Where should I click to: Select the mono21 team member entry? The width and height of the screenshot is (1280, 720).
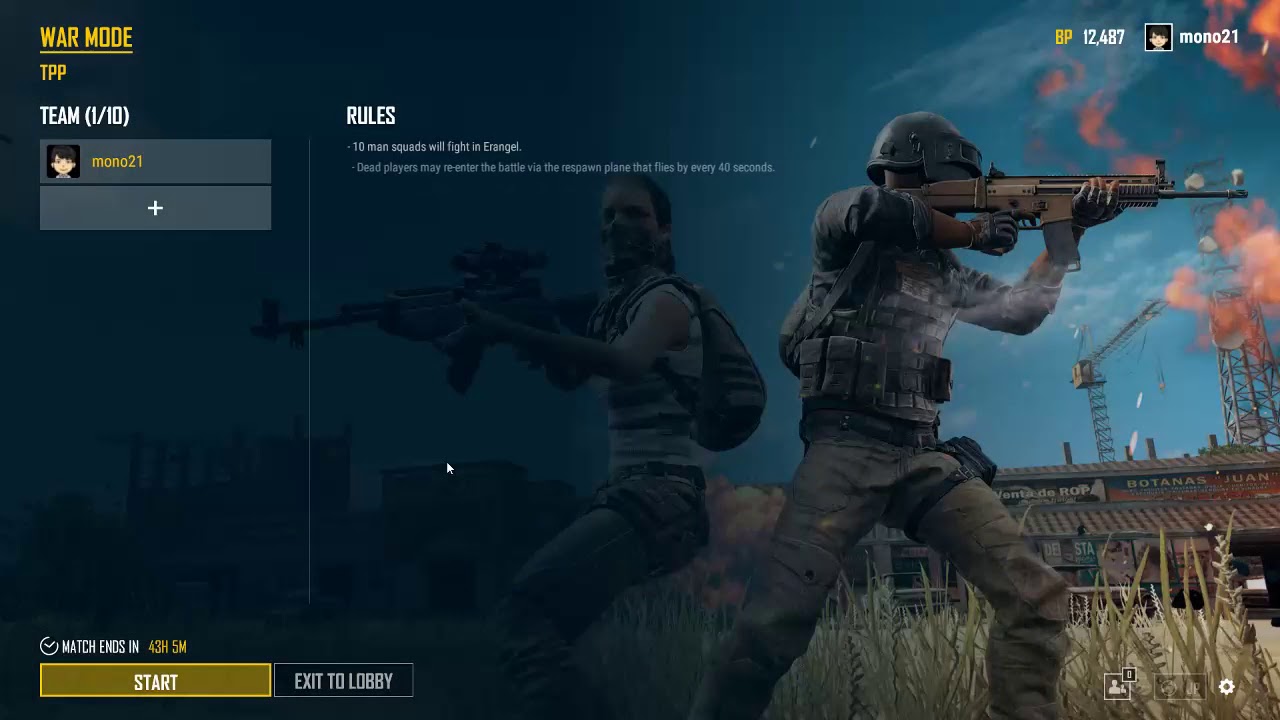point(155,161)
